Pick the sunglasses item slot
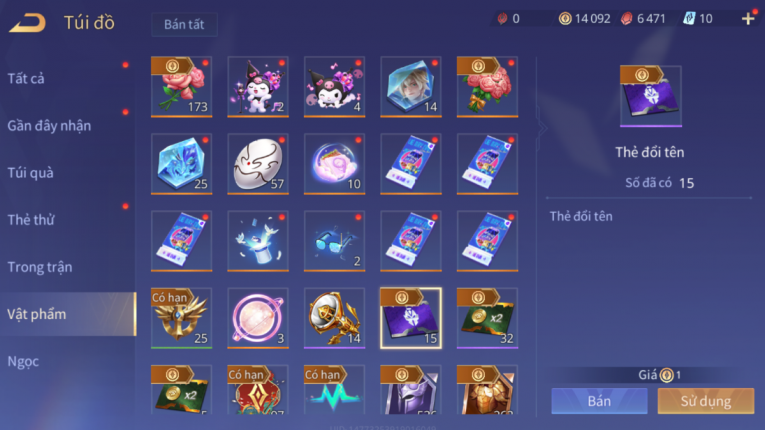Screen dimensions: 765x430 [x=334, y=241]
